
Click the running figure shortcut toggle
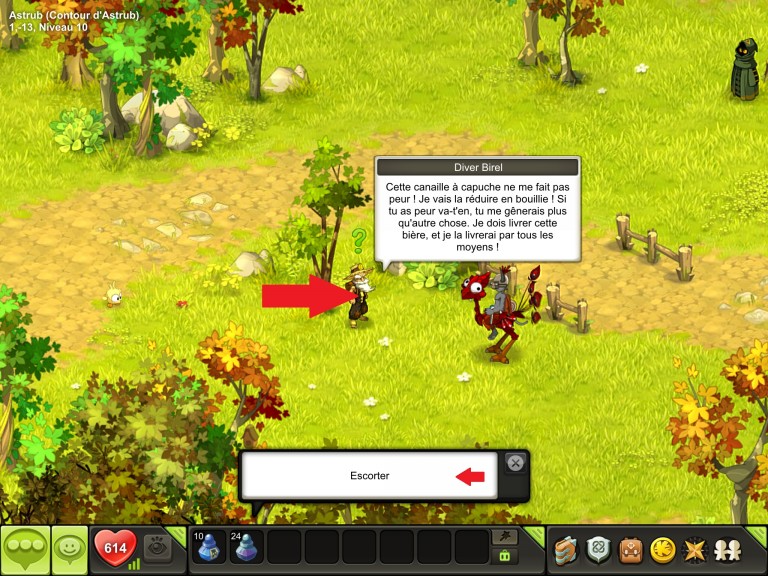click(x=505, y=537)
